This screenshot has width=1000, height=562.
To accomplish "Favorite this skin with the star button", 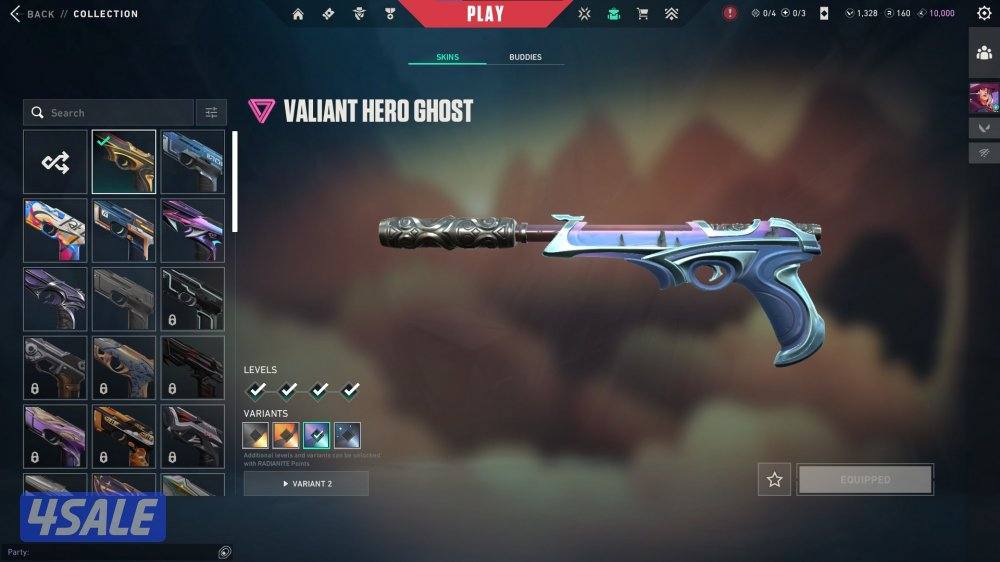I will (774, 480).
